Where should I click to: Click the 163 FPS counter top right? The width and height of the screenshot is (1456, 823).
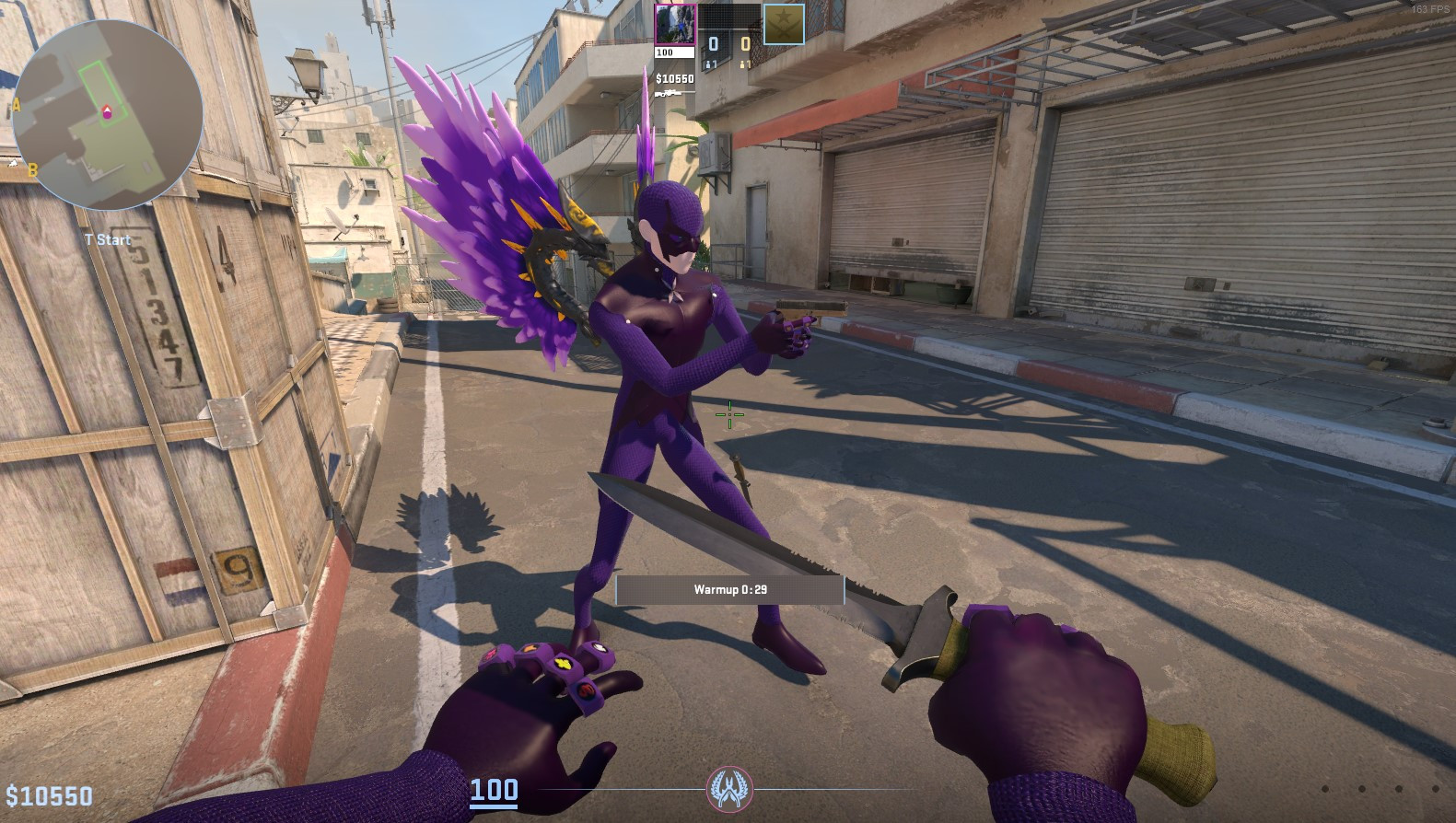pyautogui.click(x=1431, y=9)
